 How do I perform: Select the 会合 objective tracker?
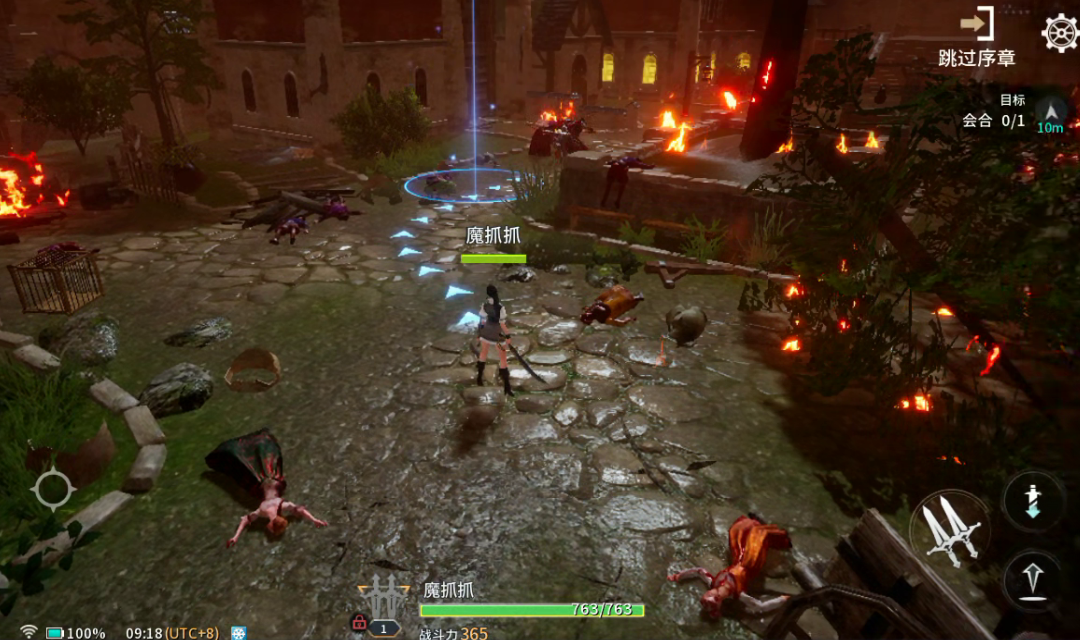(993, 120)
